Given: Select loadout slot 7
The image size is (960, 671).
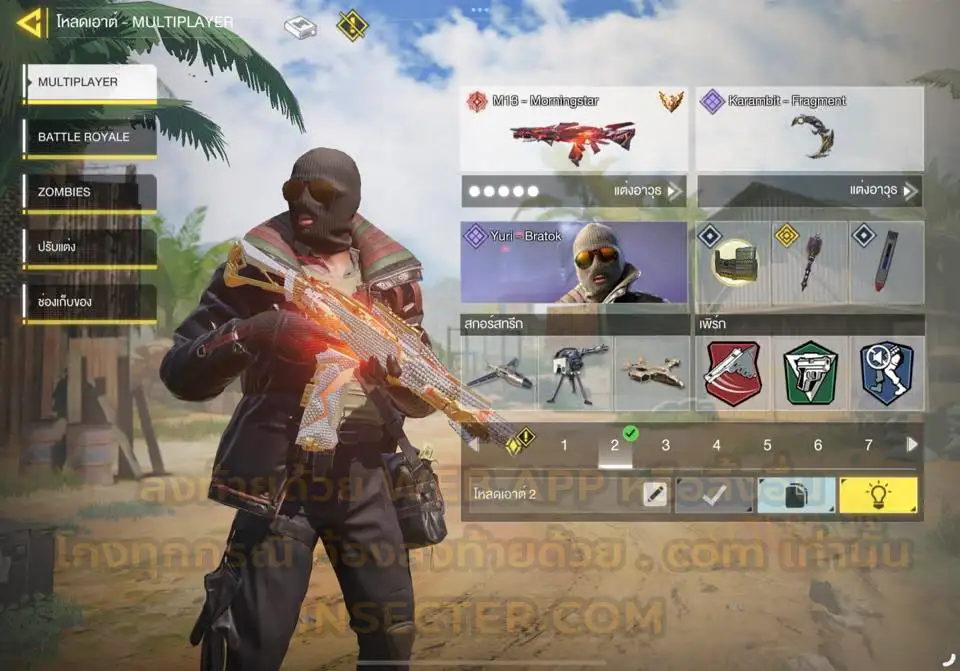Looking at the screenshot, I should pos(868,446).
